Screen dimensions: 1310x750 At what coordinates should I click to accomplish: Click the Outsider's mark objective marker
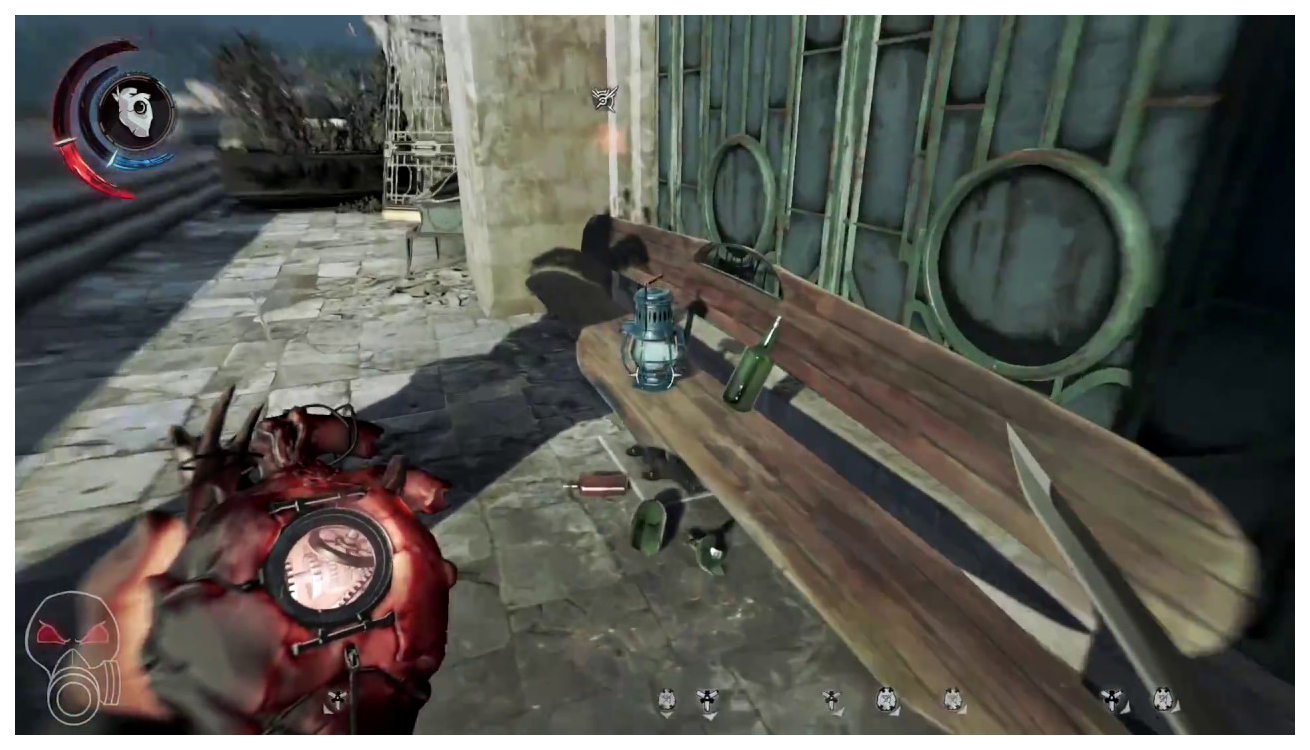[x=604, y=98]
